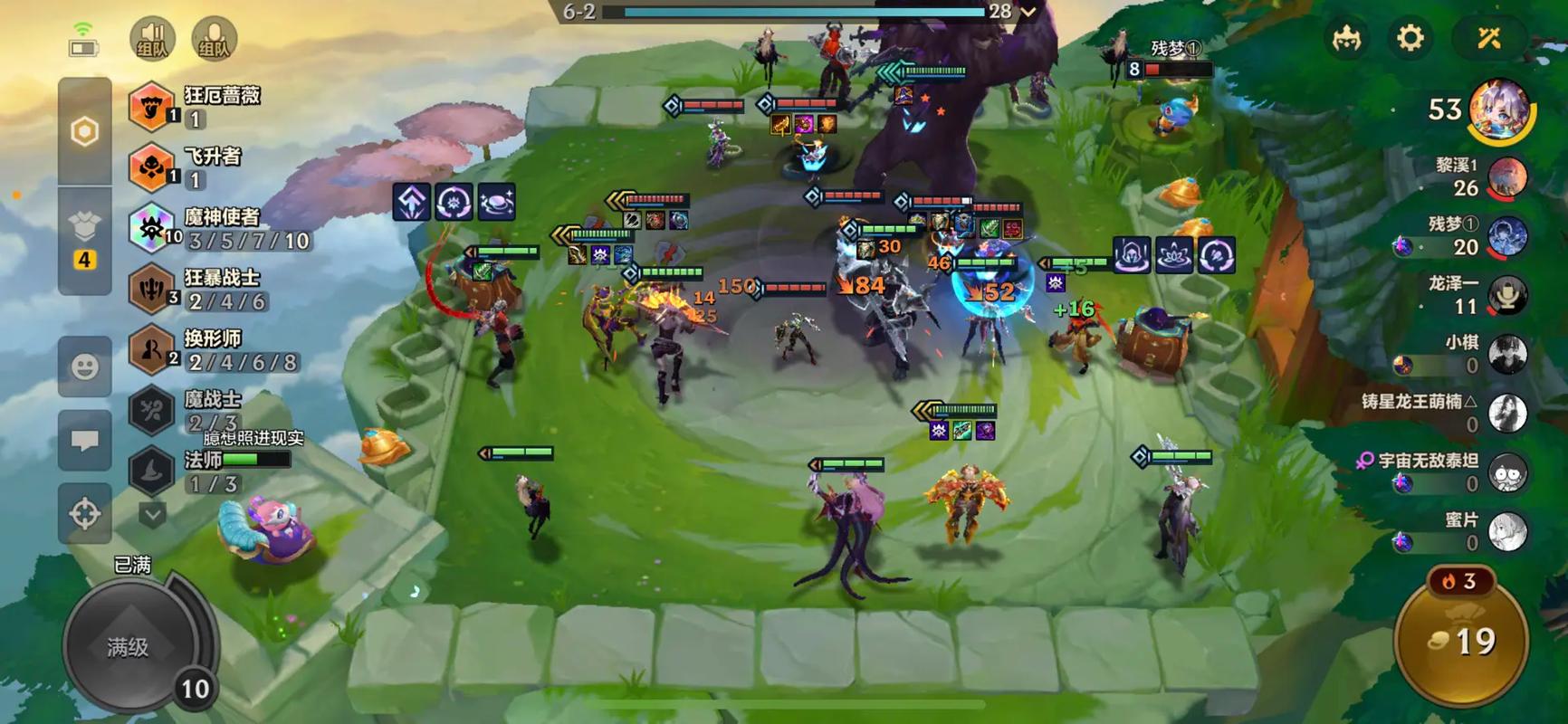Toggle the team microphone button
This screenshot has width=1568, height=724.
[214, 39]
